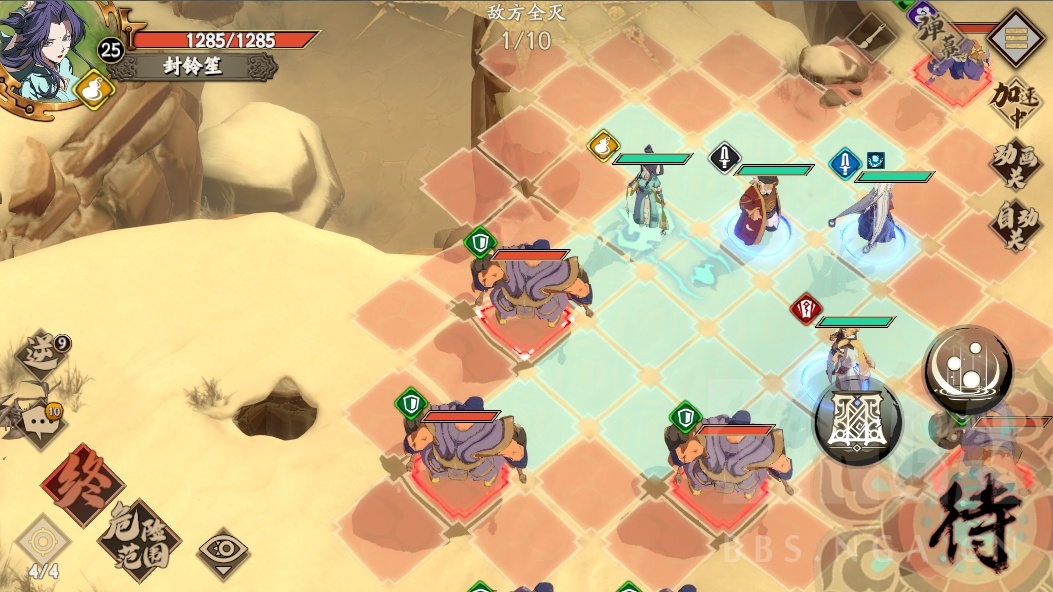Toggle the 弹幕 bullet comments button
Screen dimensions: 1053x592
tap(940, 40)
